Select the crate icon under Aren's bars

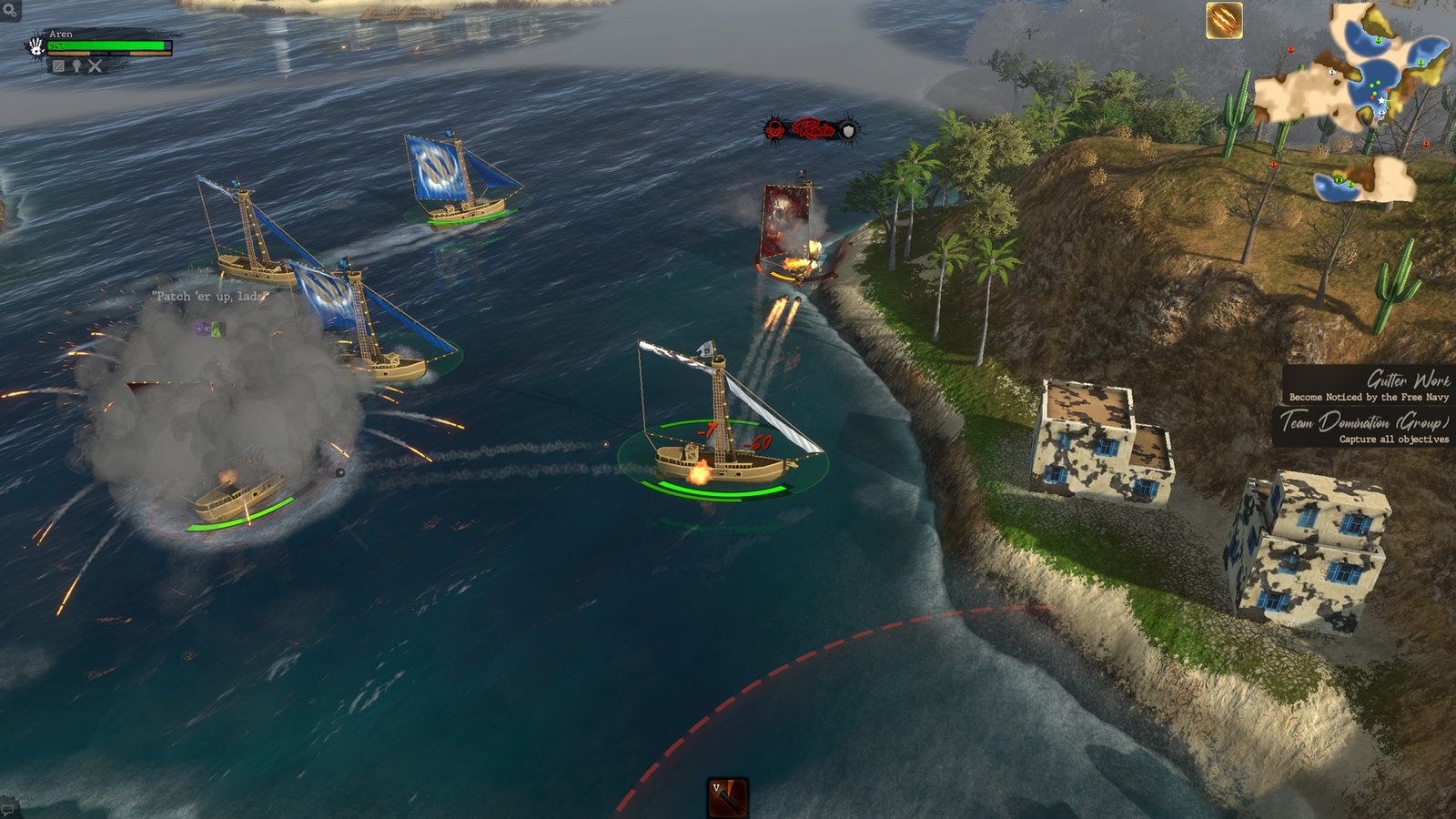[58, 66]
